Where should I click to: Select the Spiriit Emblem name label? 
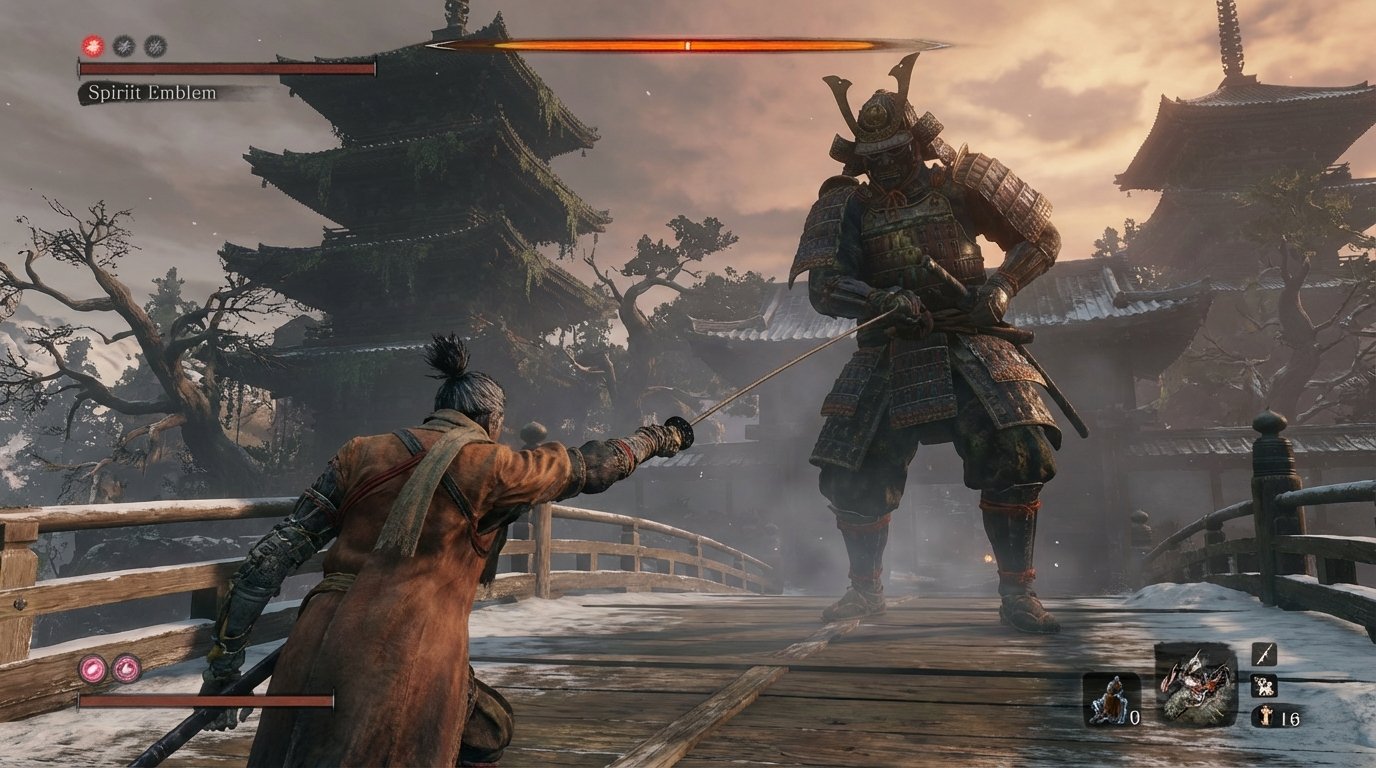(151, 92)
